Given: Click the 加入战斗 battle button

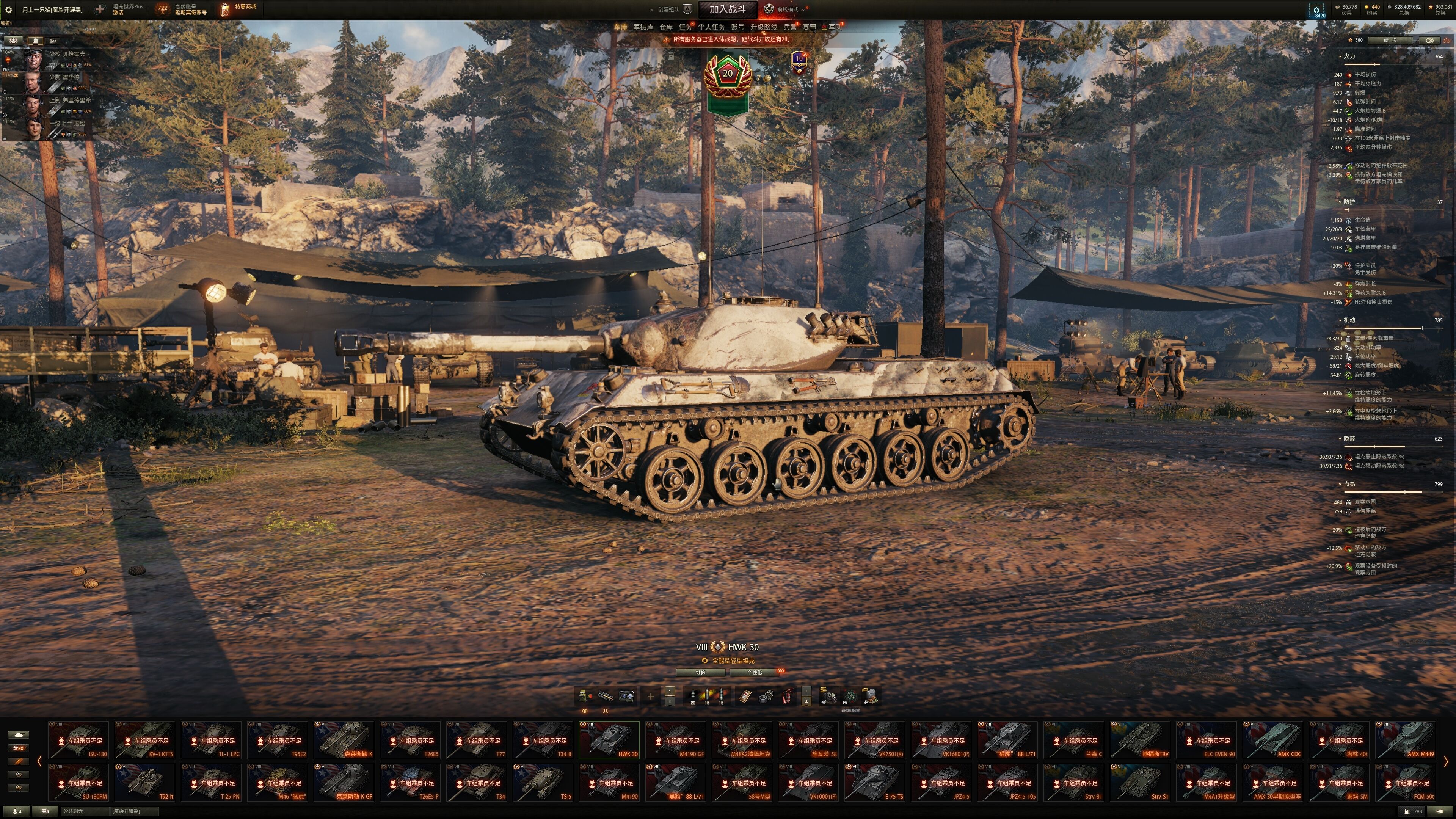Looking at the screenshot, I should [x=728, y=9].
